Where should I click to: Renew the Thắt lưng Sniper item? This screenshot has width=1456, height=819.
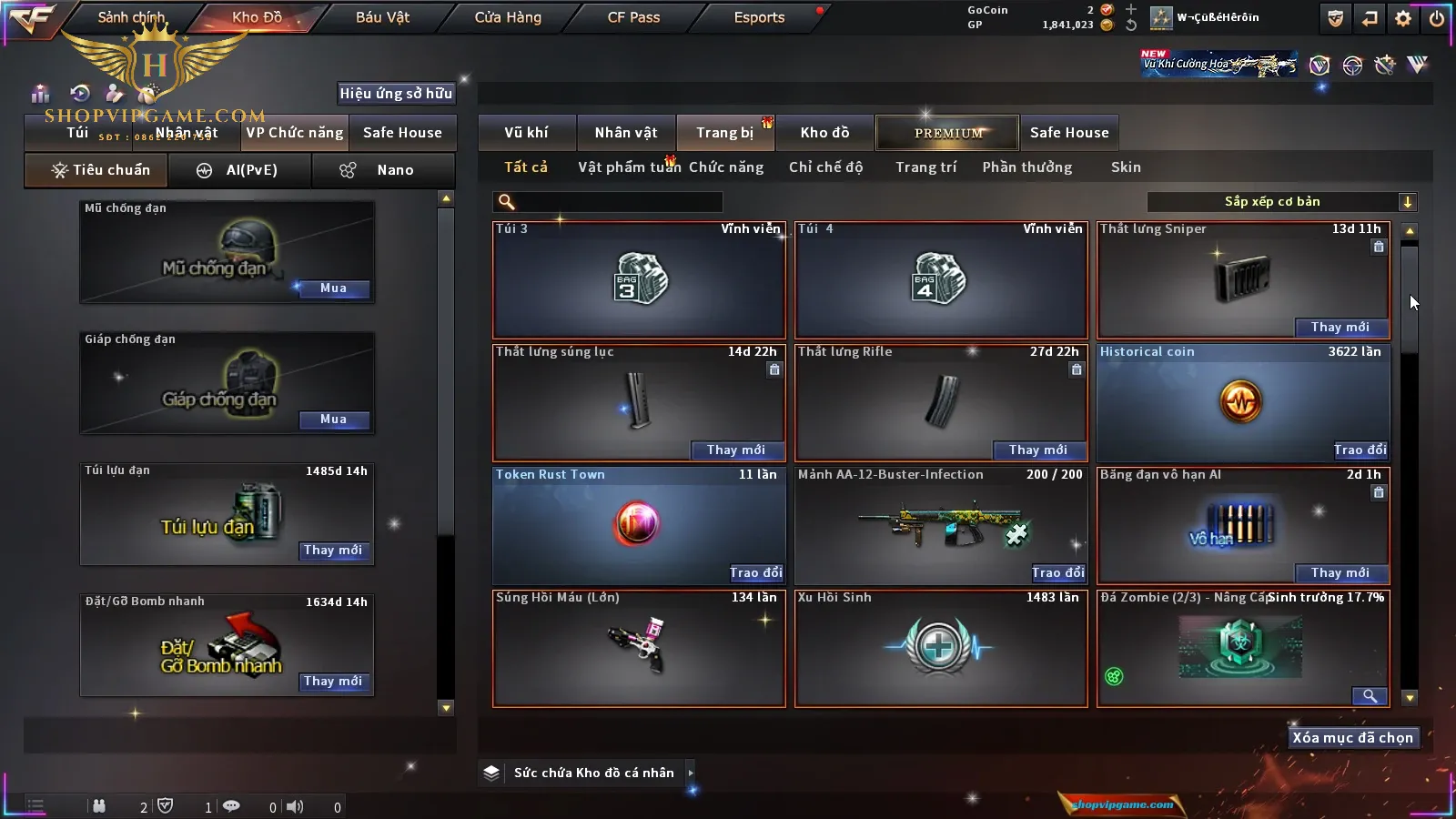click(x=1340, y=328)
